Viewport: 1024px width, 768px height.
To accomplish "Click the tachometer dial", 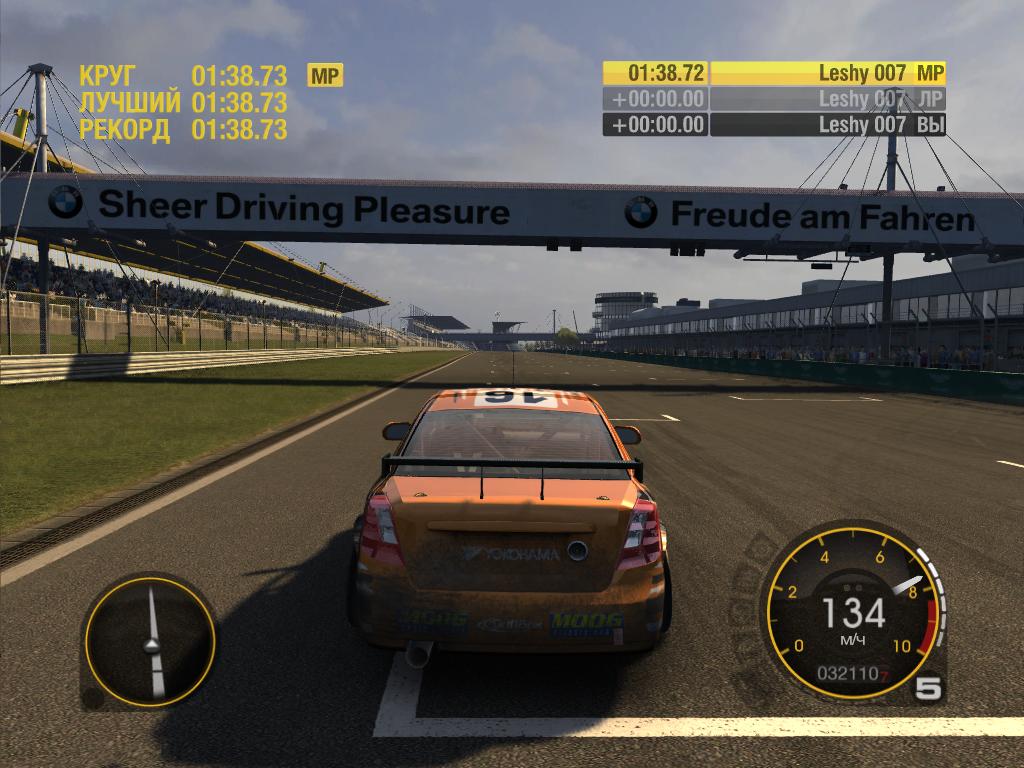I will [x=853, y=611].
